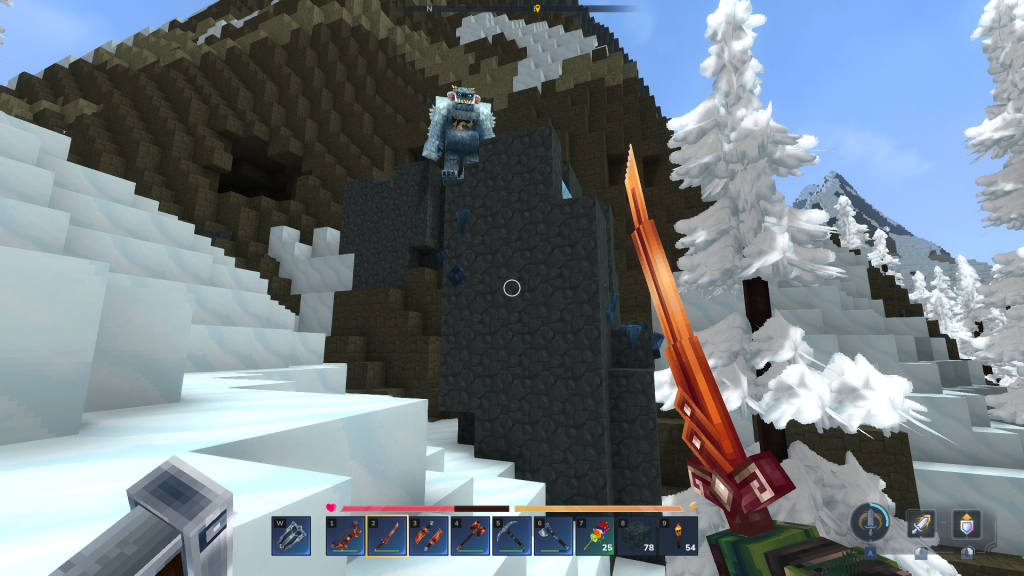Select the shield slot marked W

(x=291, y=535)
